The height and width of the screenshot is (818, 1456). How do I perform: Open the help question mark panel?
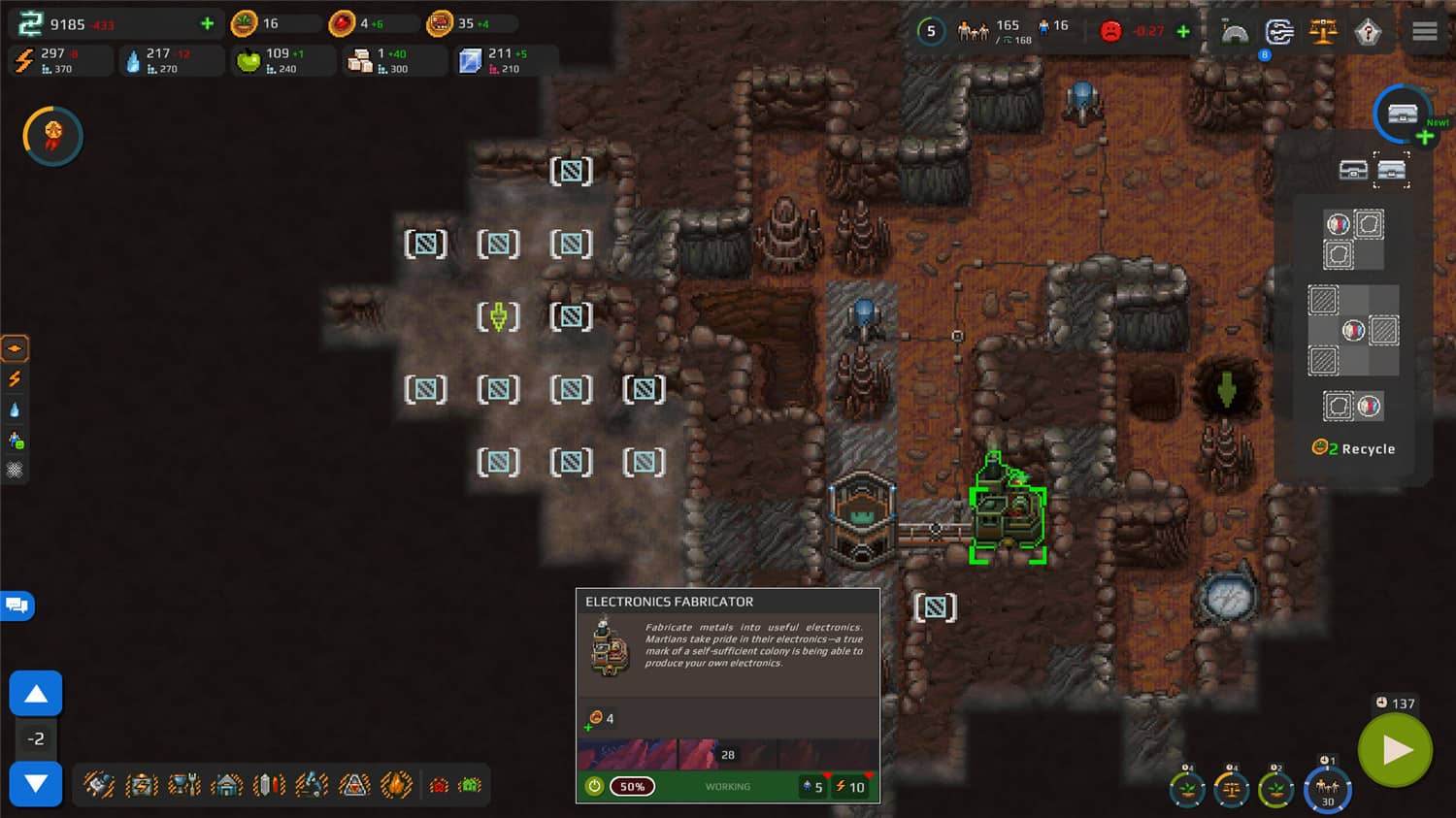coord(1370,29)
